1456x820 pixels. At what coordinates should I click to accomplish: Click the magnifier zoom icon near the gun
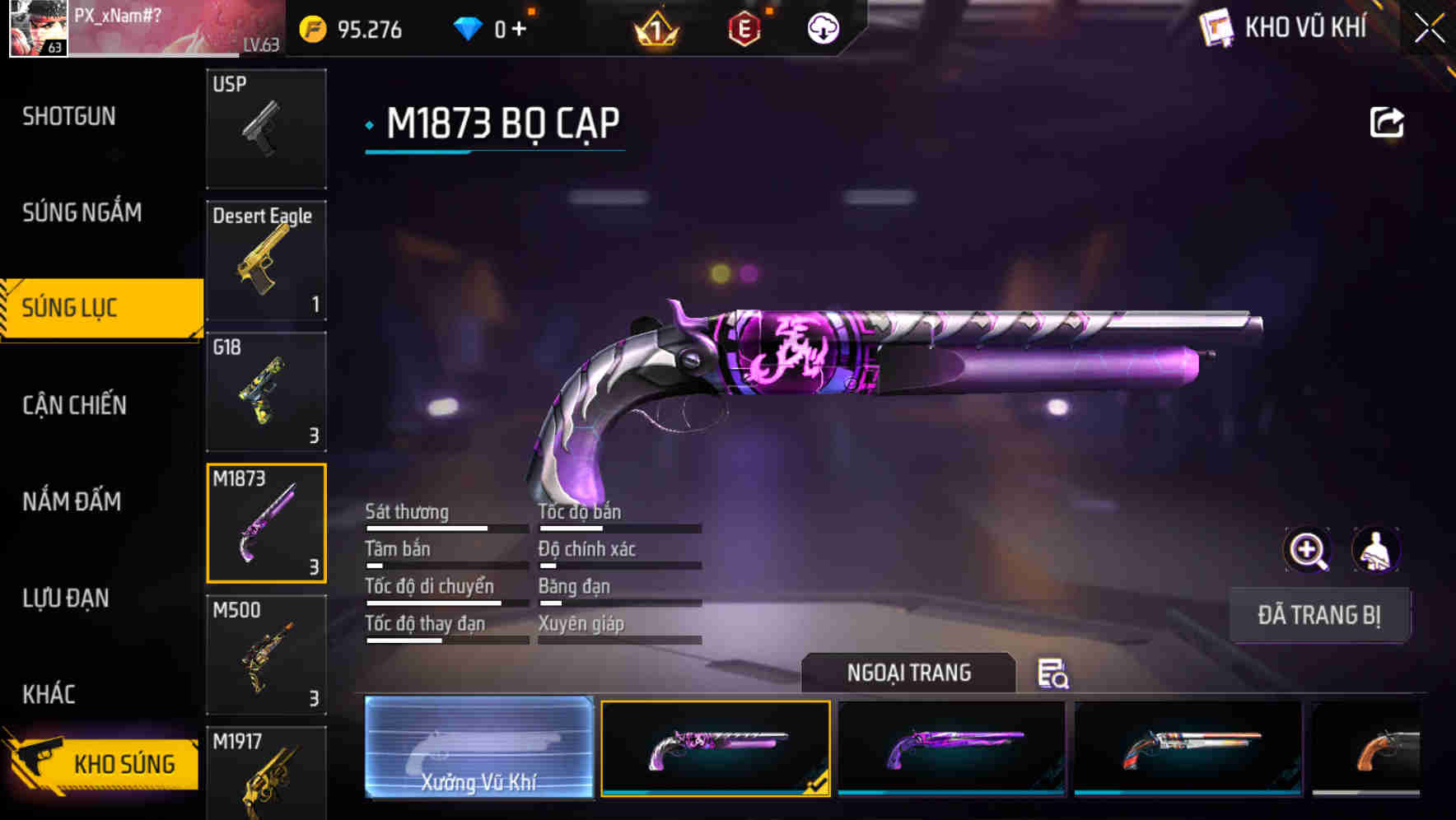(x=1306, y=550)
